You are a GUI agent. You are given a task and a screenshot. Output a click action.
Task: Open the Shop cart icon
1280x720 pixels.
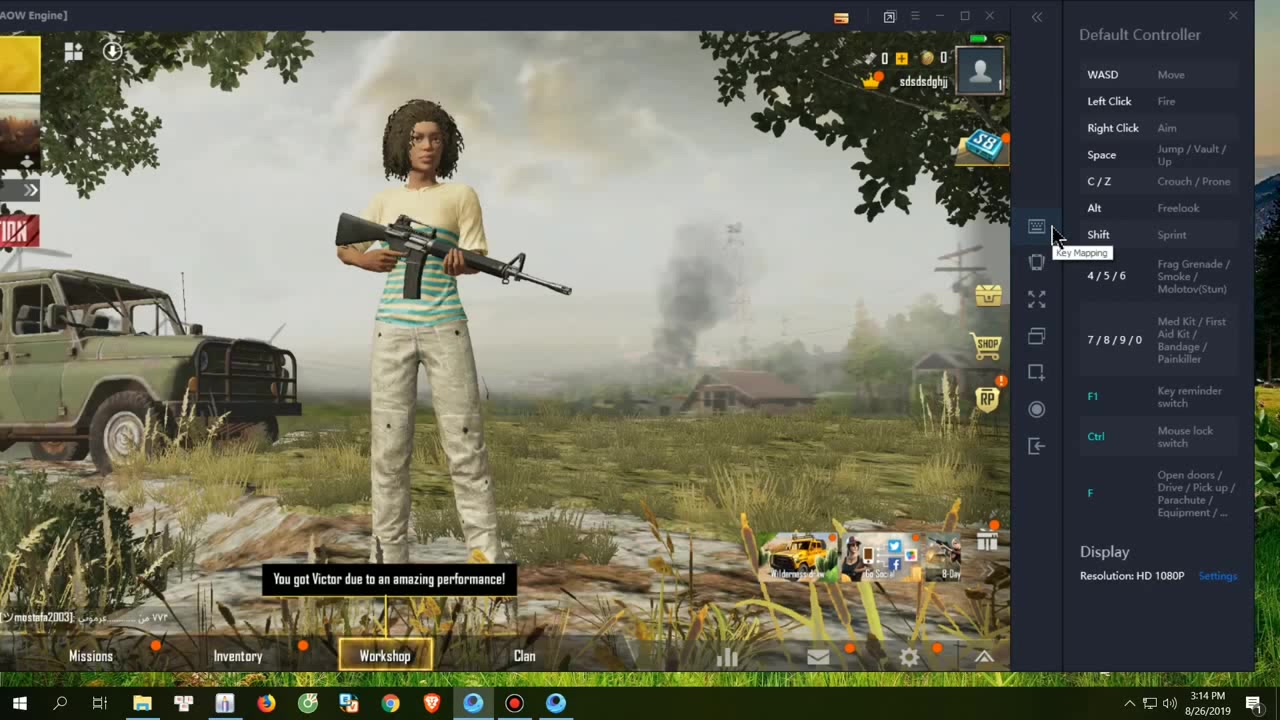pyautogui.click(x=987, y=346)
